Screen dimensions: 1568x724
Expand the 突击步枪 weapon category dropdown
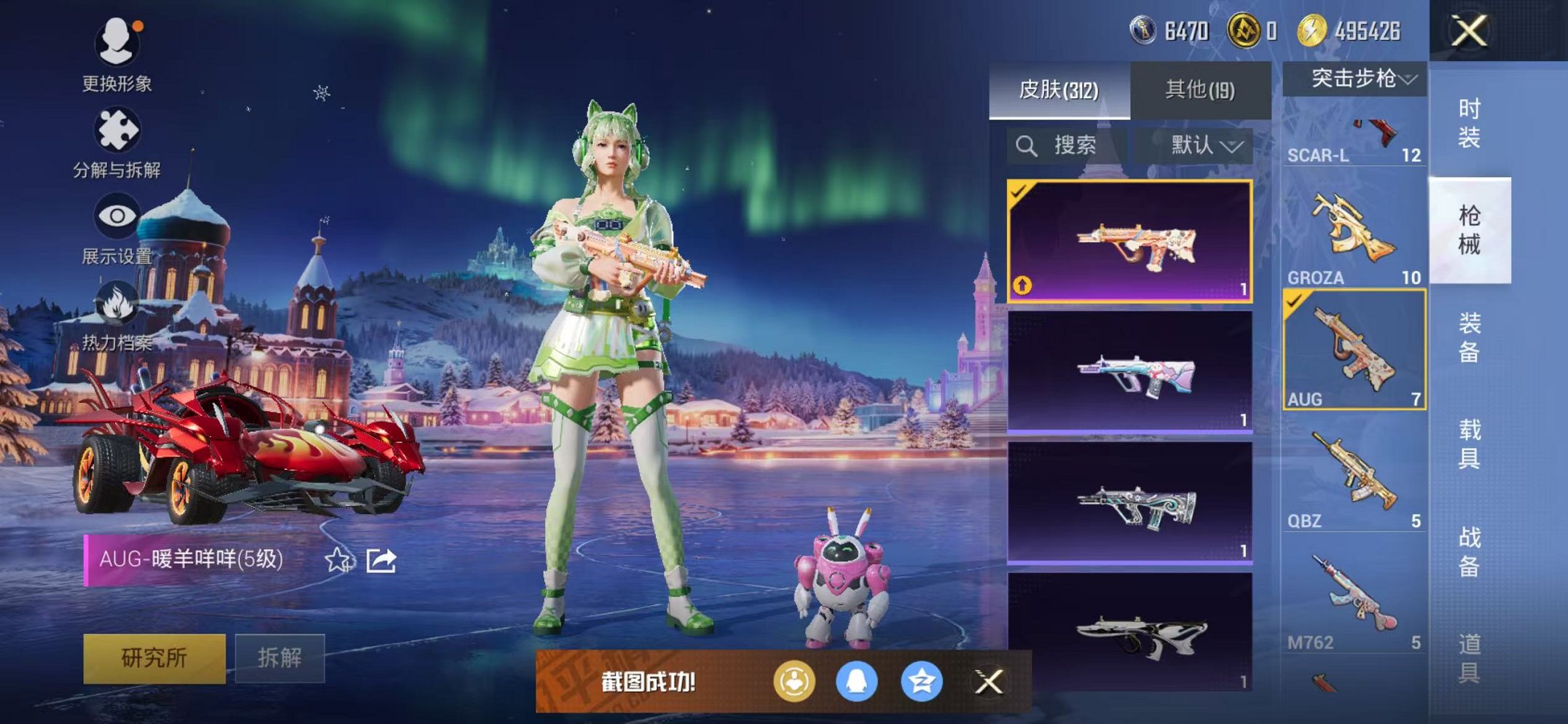point(1357,78)
